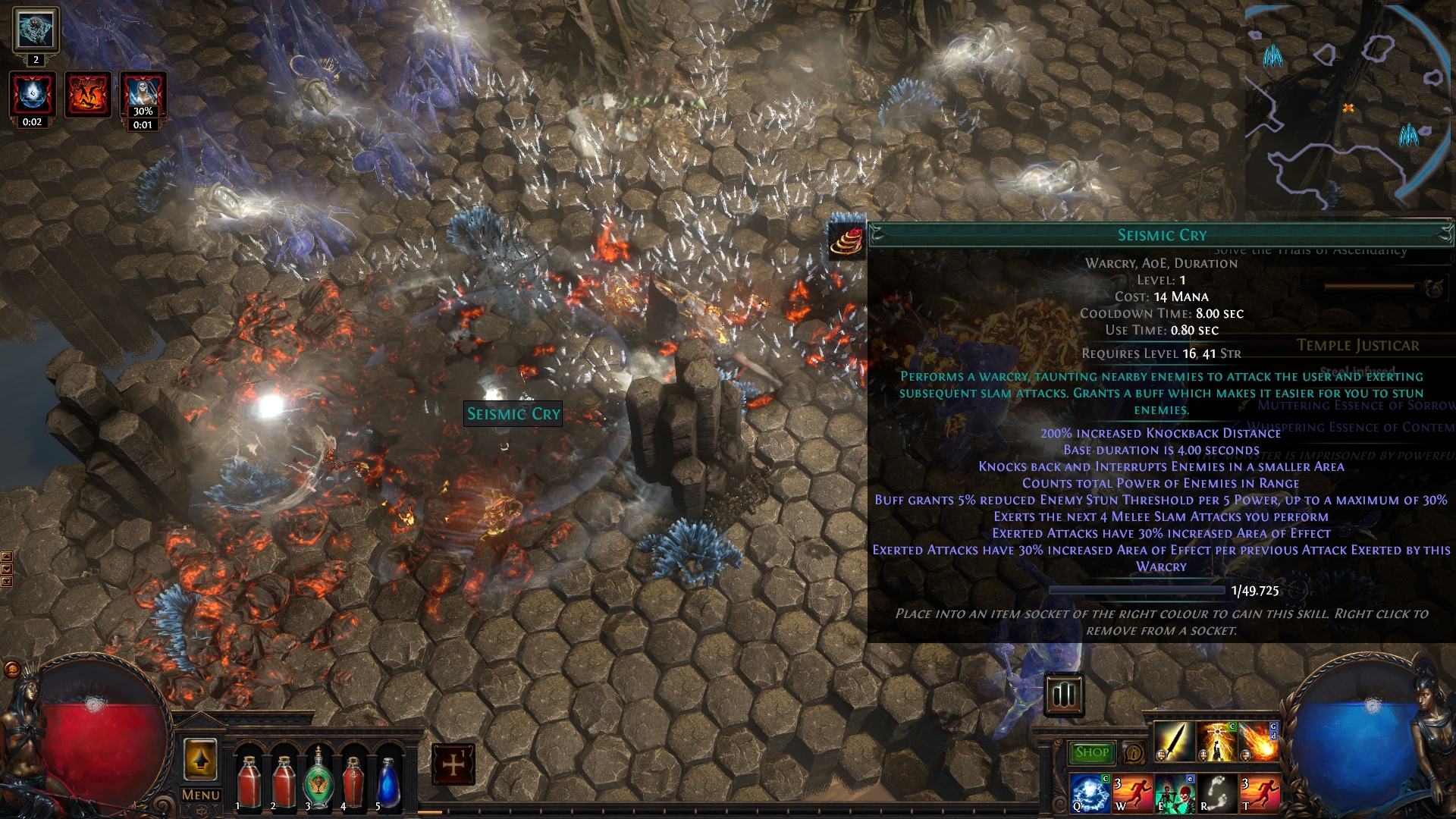Open the Menu button beside the life orb

pyautogui.click(x=201, y=795)
